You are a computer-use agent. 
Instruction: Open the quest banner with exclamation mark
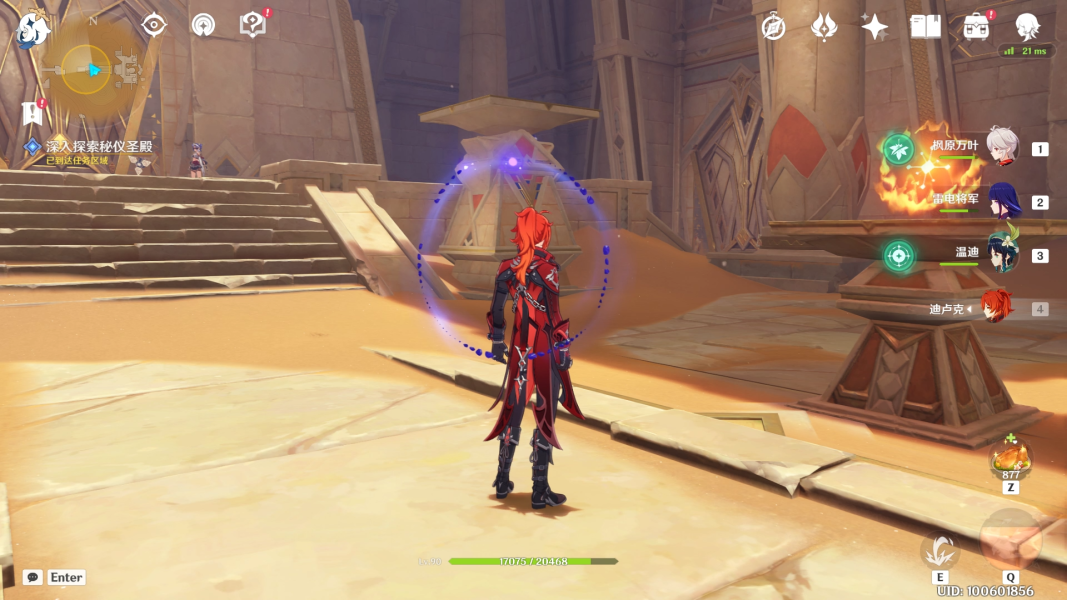coord(32,112)
